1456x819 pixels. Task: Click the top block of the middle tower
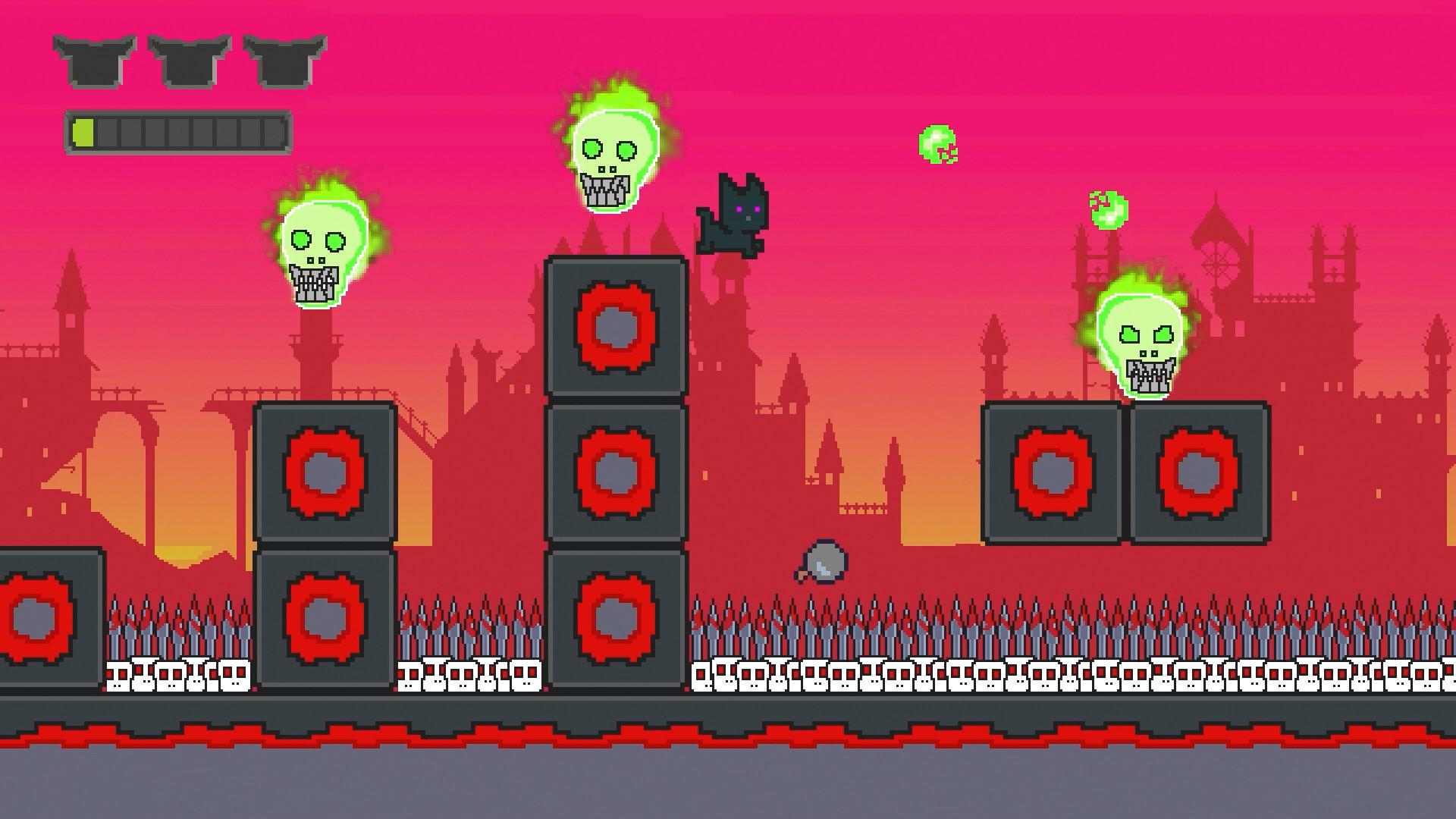click(614, 326)
